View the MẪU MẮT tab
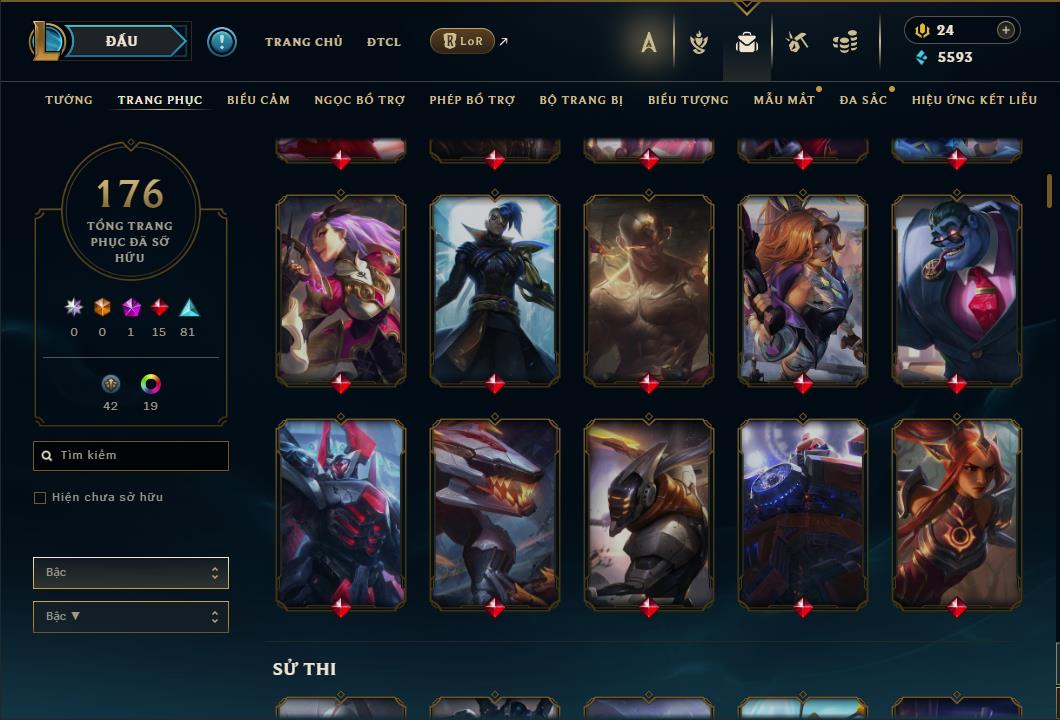 point(784,100)
